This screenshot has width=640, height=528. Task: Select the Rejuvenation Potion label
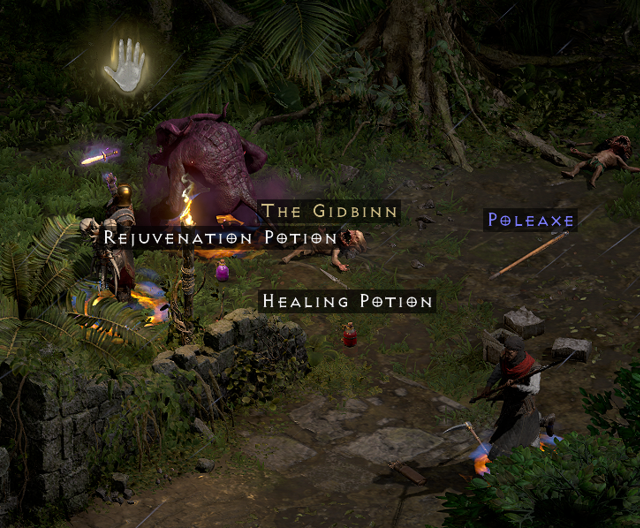220,238
